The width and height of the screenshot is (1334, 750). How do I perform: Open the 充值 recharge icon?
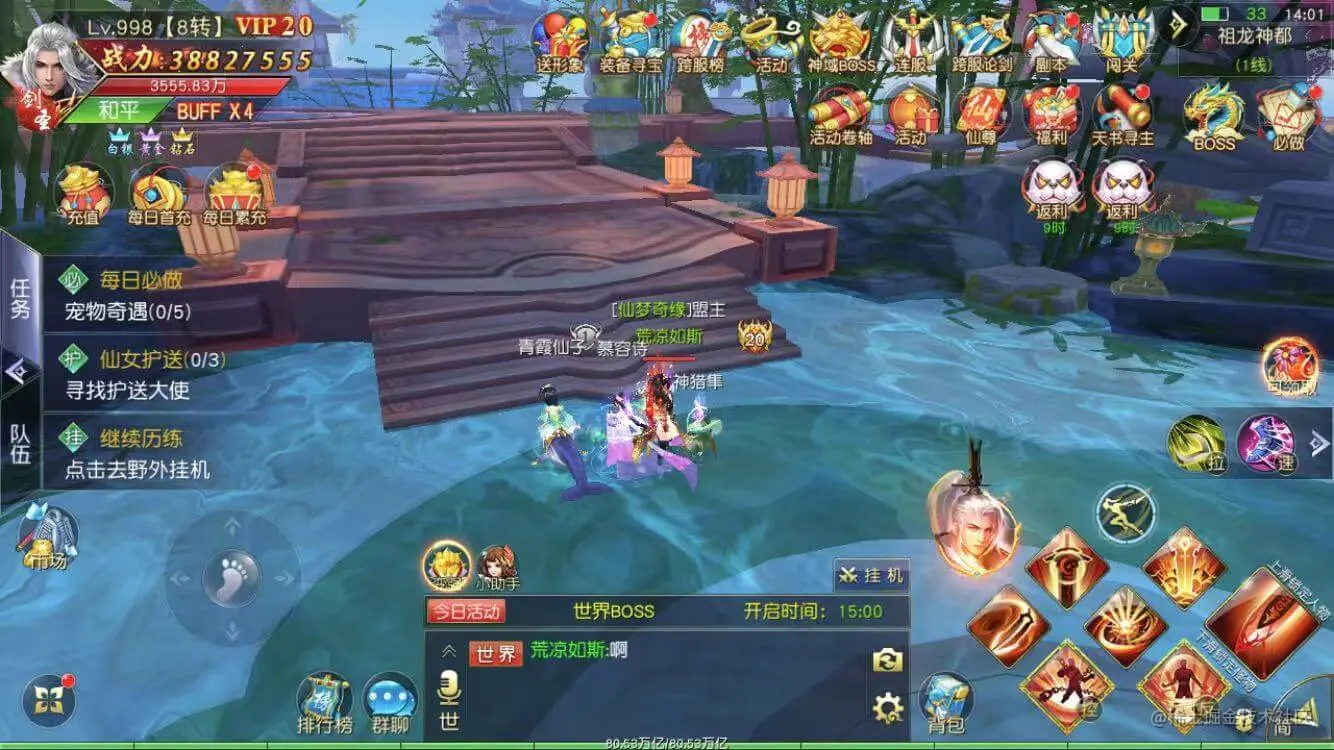83,192
